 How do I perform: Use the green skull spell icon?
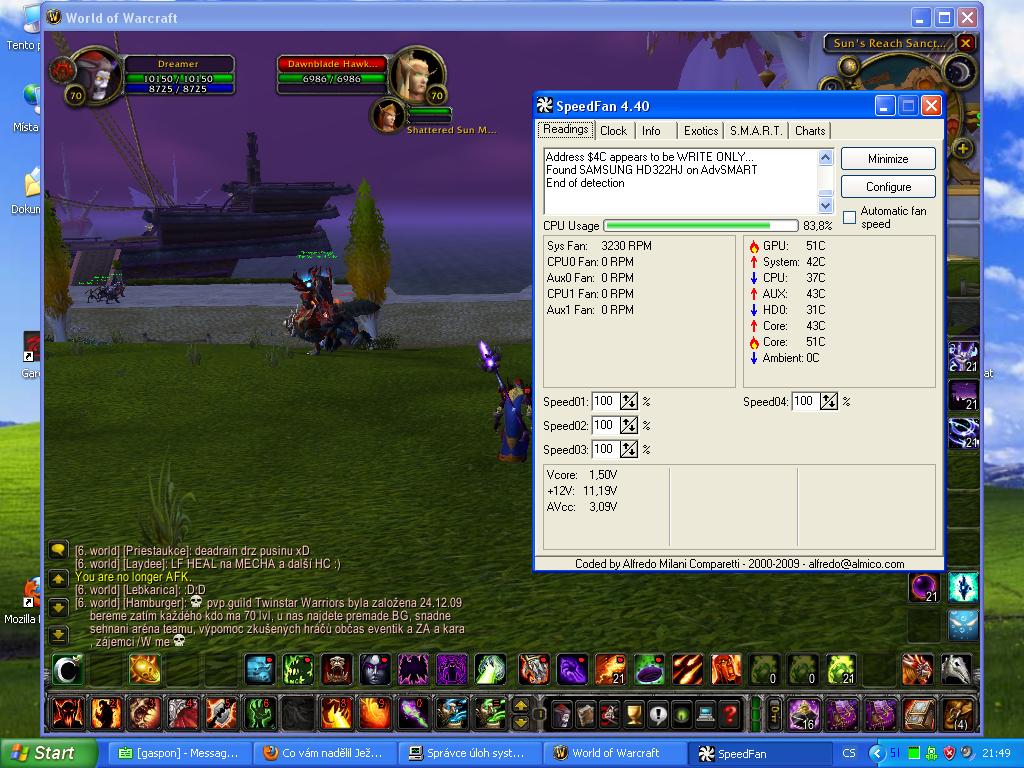298,669
